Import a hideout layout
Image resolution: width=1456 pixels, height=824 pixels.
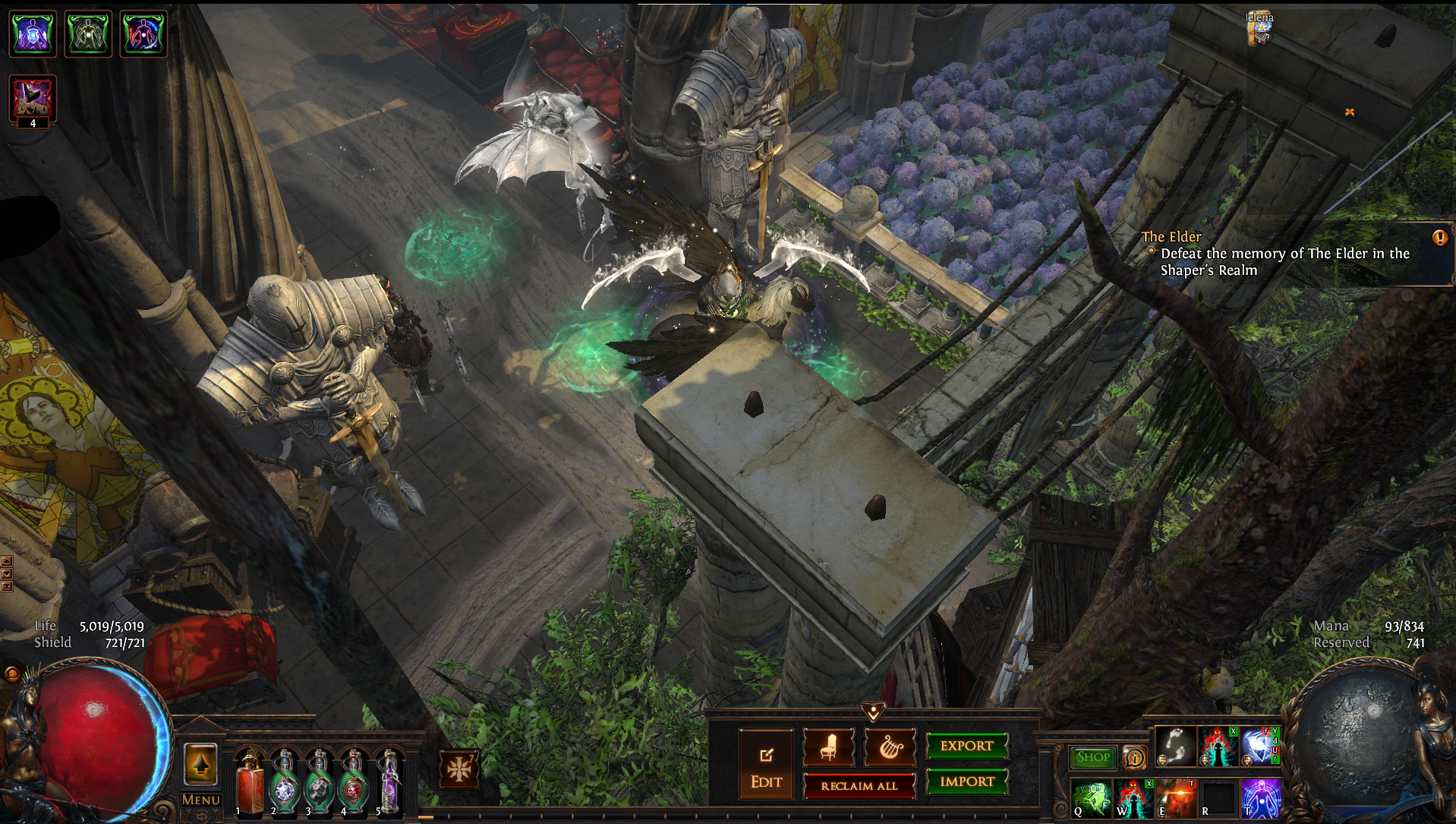966,781
